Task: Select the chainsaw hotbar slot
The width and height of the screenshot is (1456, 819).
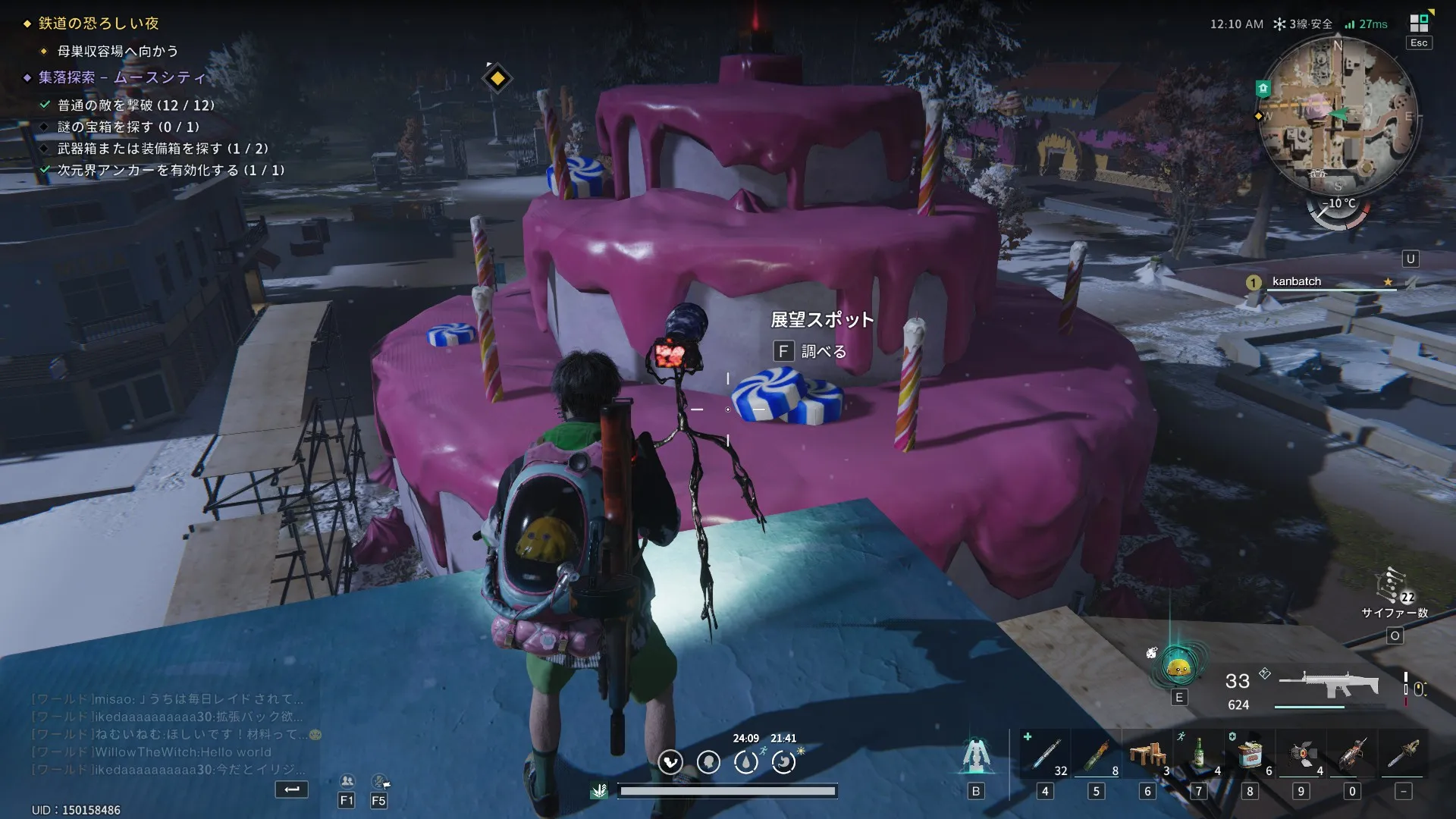Action: pyautogui.click(x=1403, y=756)
